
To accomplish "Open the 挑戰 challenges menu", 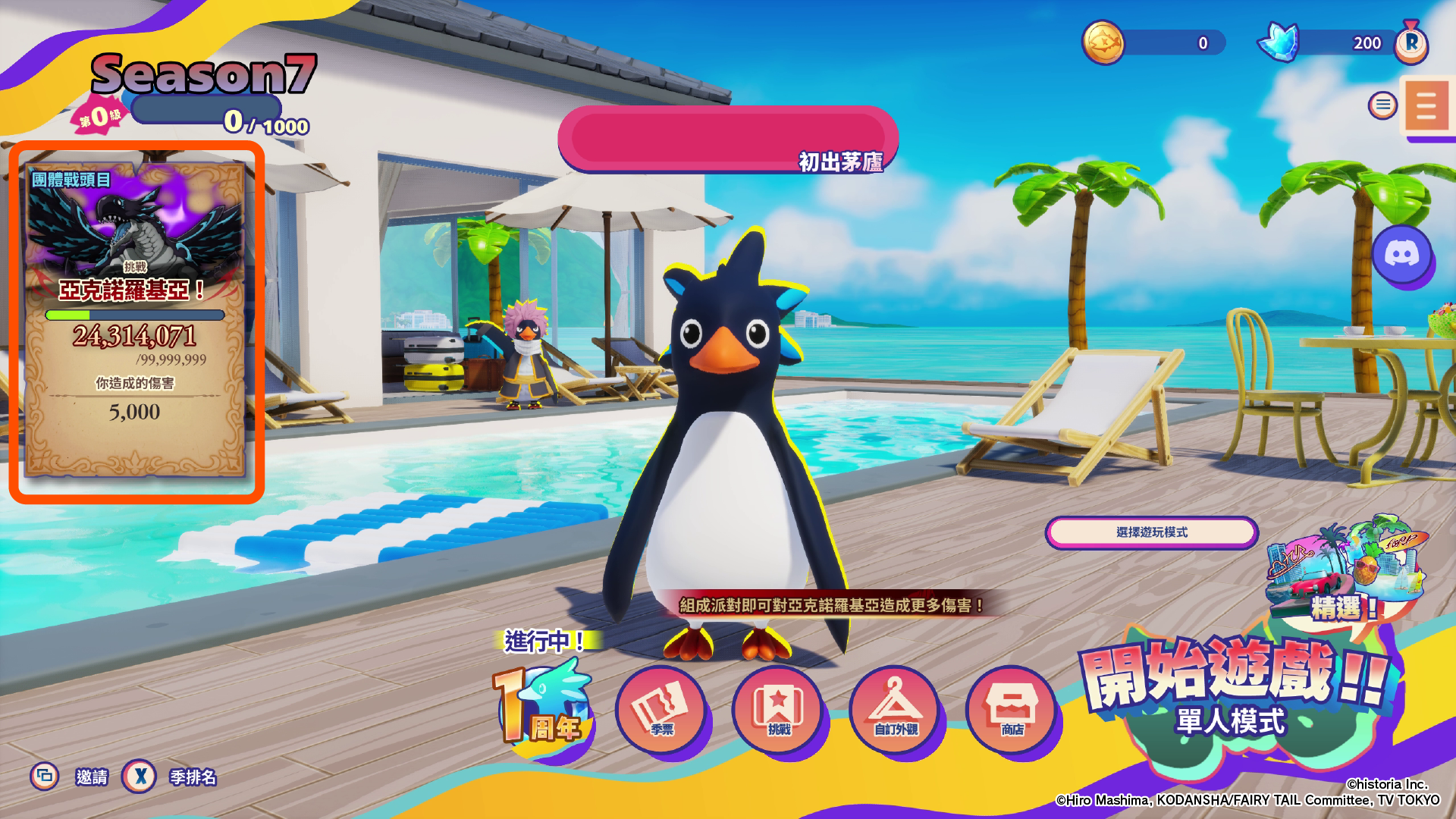I will click(x=778, y=711).
